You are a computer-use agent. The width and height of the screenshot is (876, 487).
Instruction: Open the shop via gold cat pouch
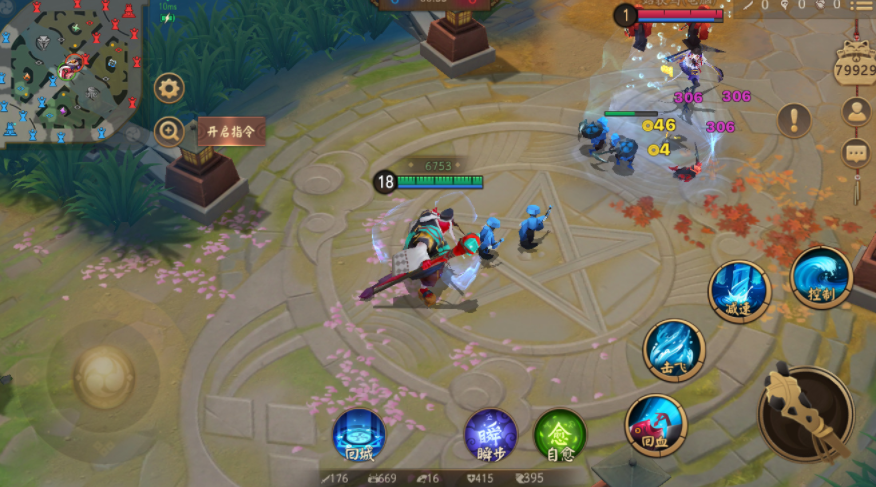point(855,65)
